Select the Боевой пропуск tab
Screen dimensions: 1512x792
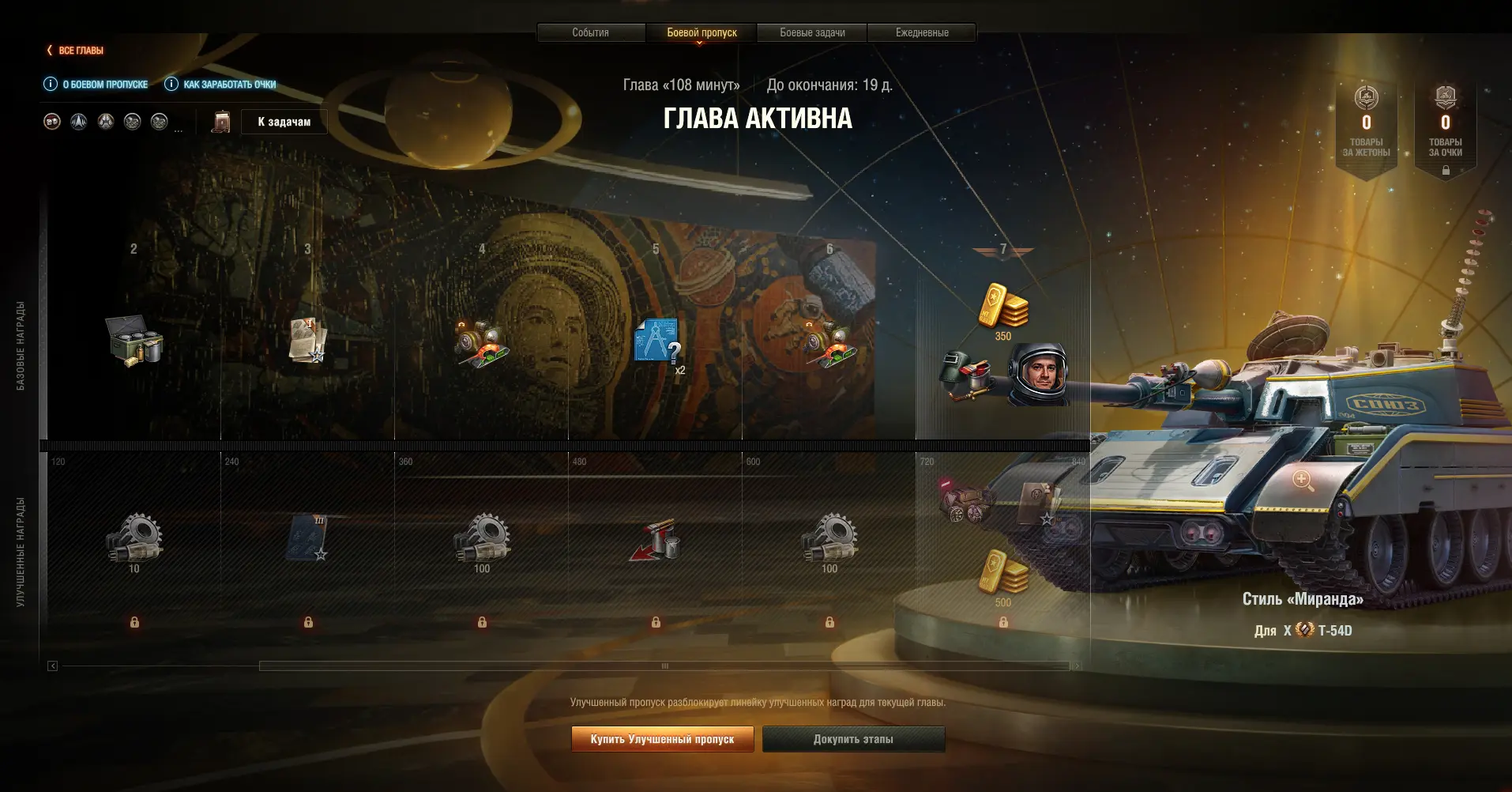pyautogui.click(x=701, y=32)
